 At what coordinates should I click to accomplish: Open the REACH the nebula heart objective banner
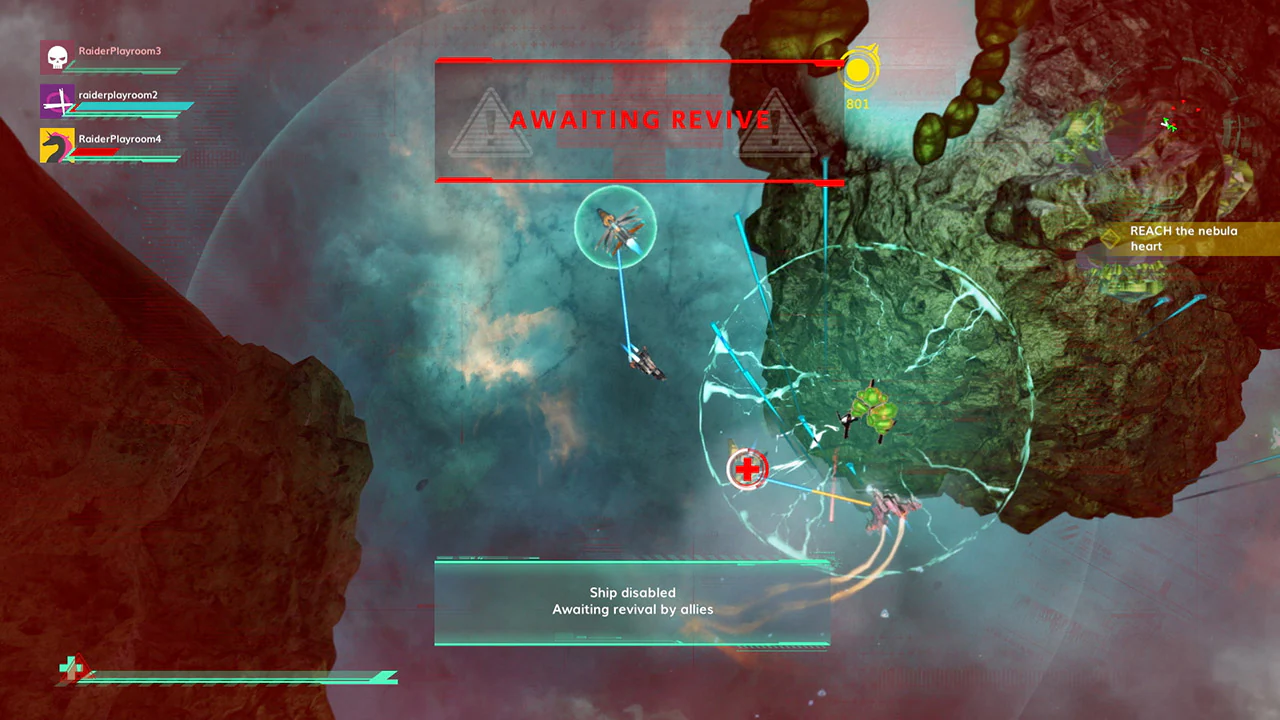[x=1184, y=238]
